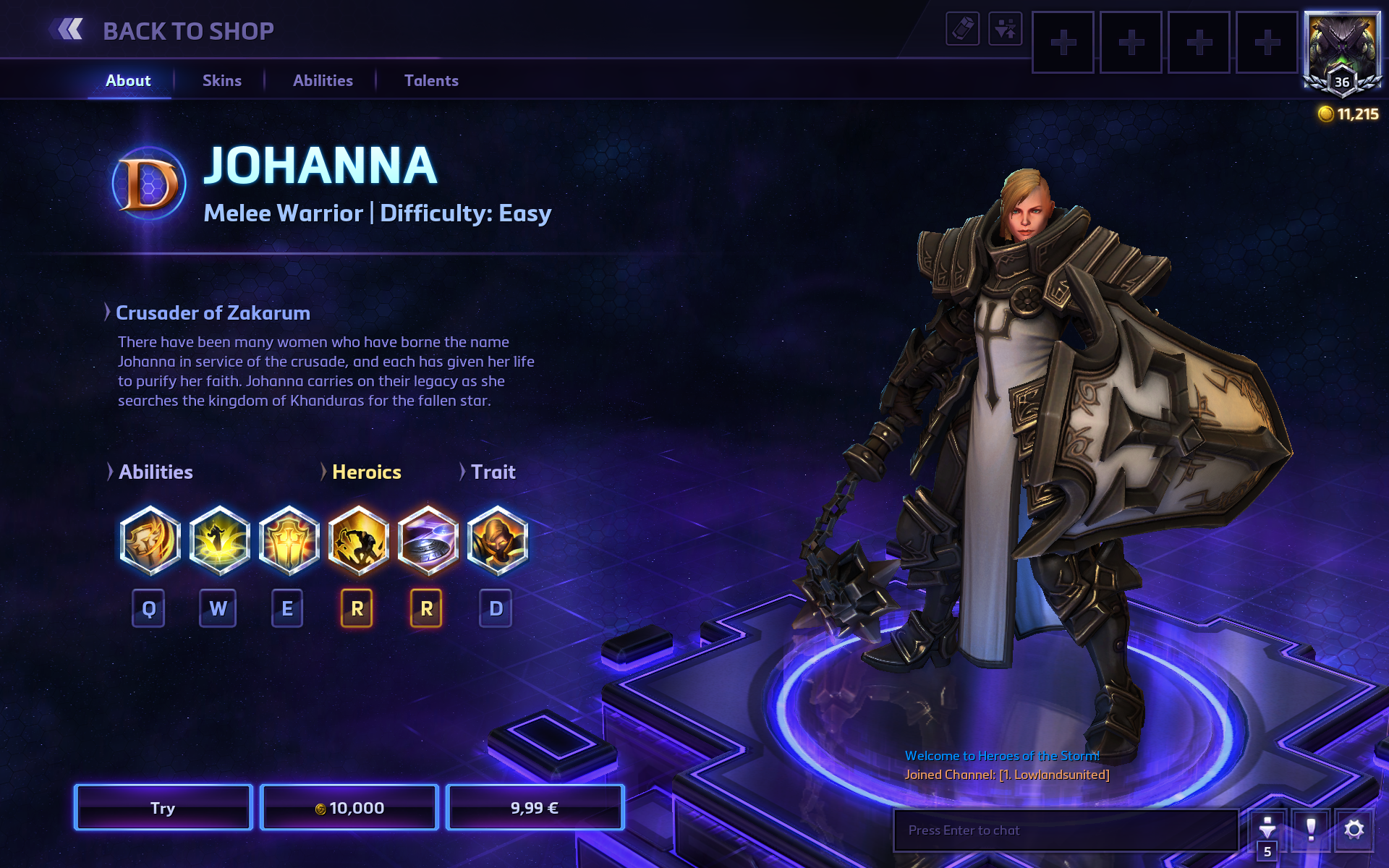Open the player profile portrait
Viewport: 1389px width, 868px height.
[x=1342, y=52]
